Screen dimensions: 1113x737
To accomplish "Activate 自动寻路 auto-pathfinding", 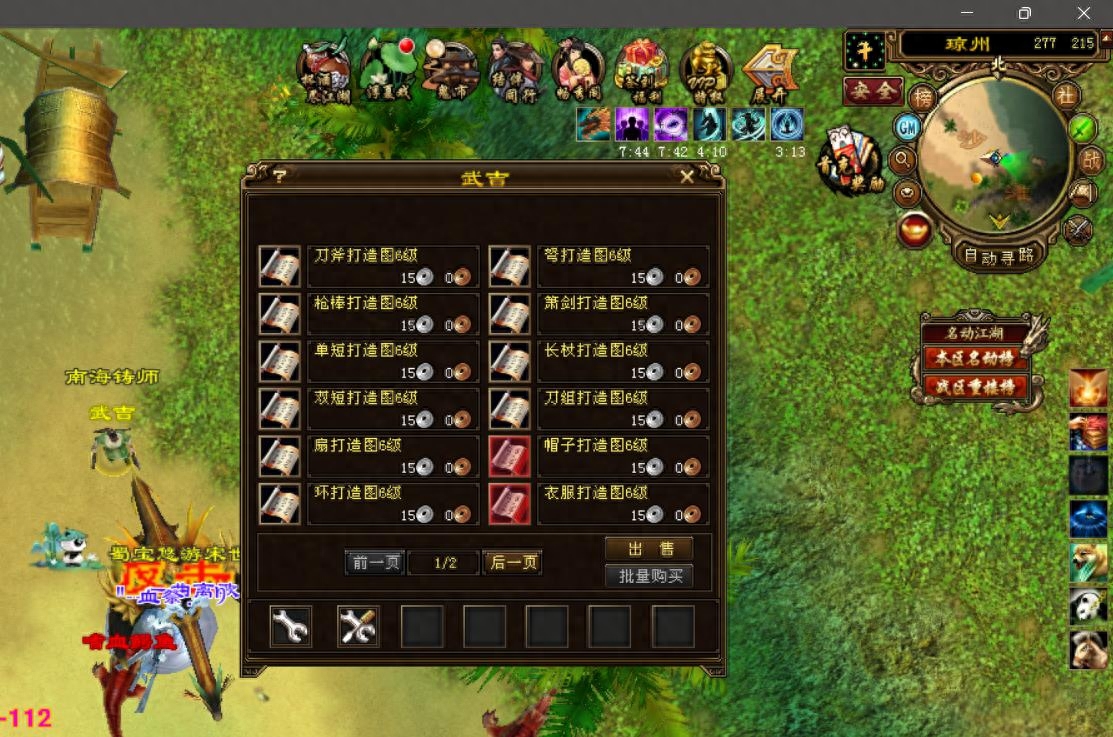I will point(997,255).
